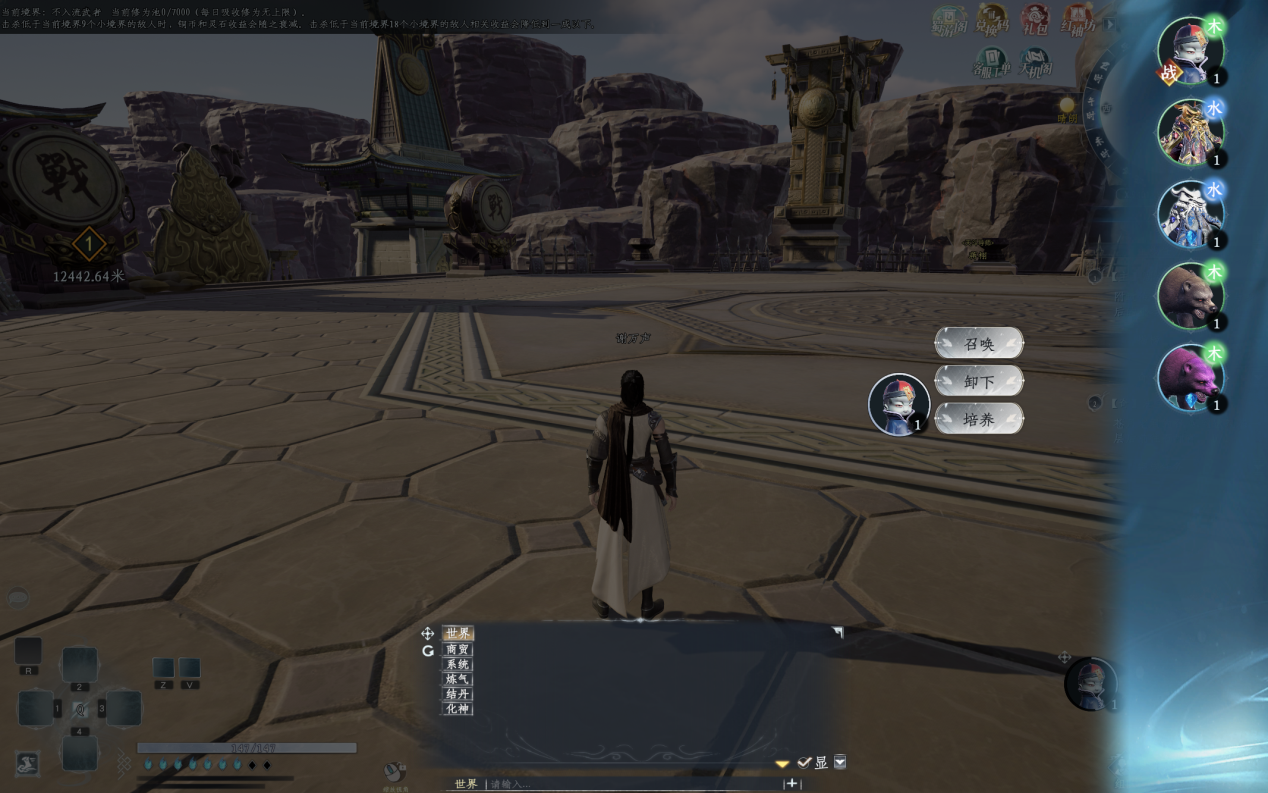Select the jiangshi pet marked 战
Image resolution: width=1268 pixels, height=793 pixels.
coord(1190,51)
